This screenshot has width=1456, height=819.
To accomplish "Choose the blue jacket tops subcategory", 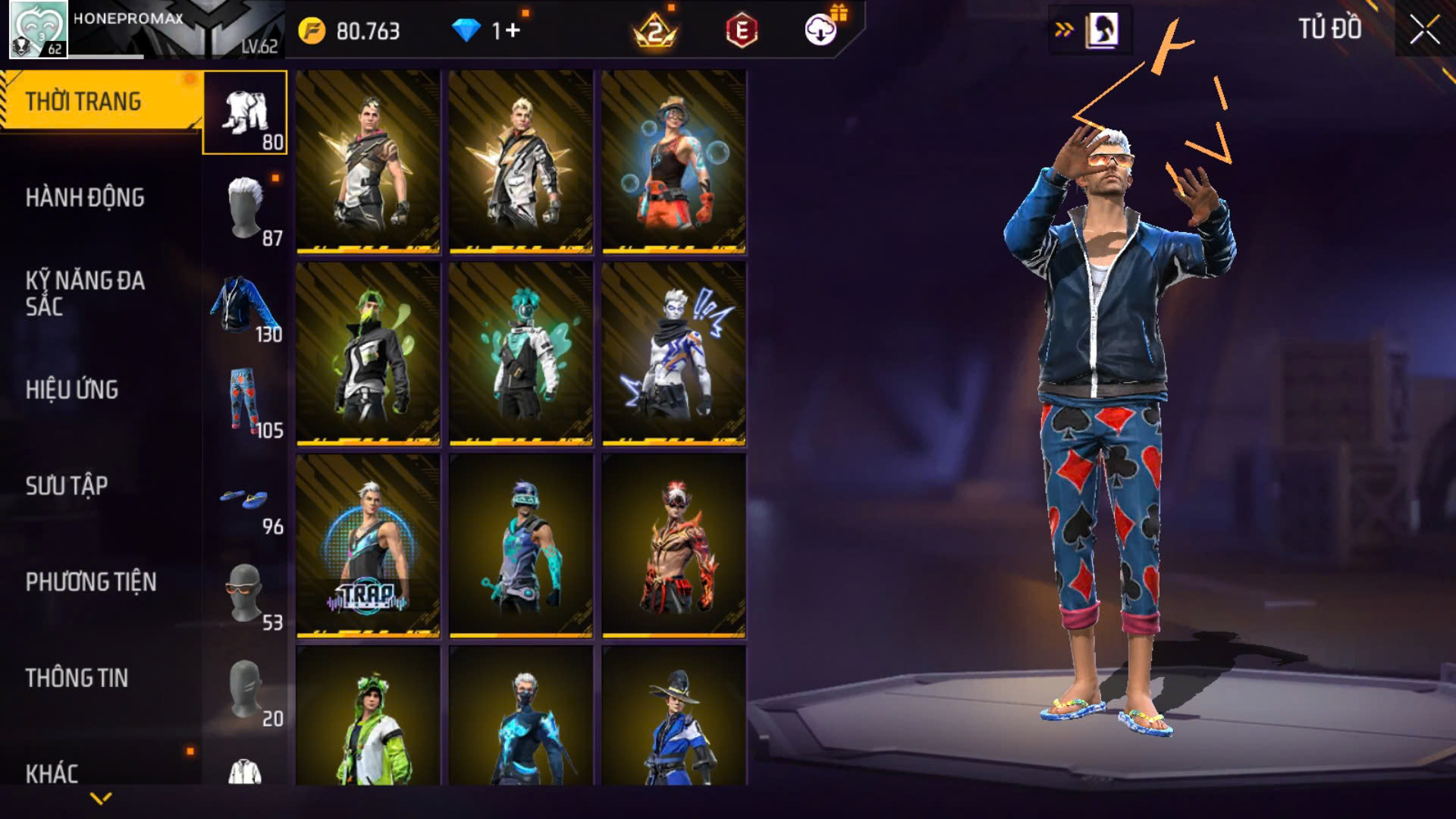I will pos(245,305).
